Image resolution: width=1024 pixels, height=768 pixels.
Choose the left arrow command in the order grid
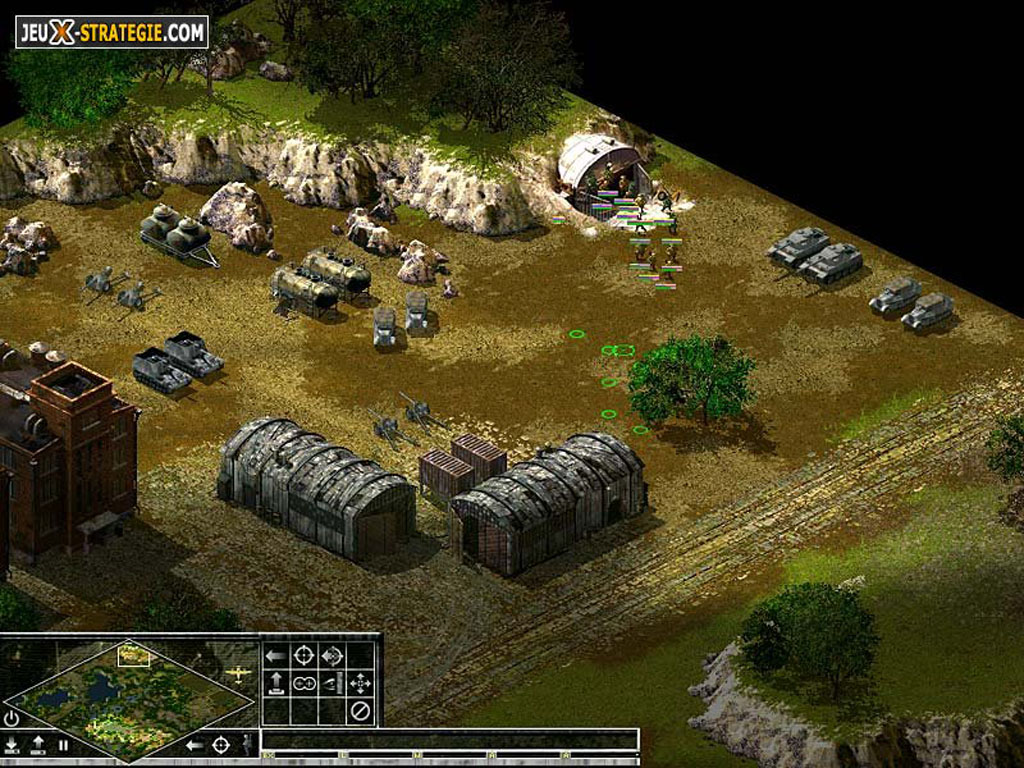point(274,656)
